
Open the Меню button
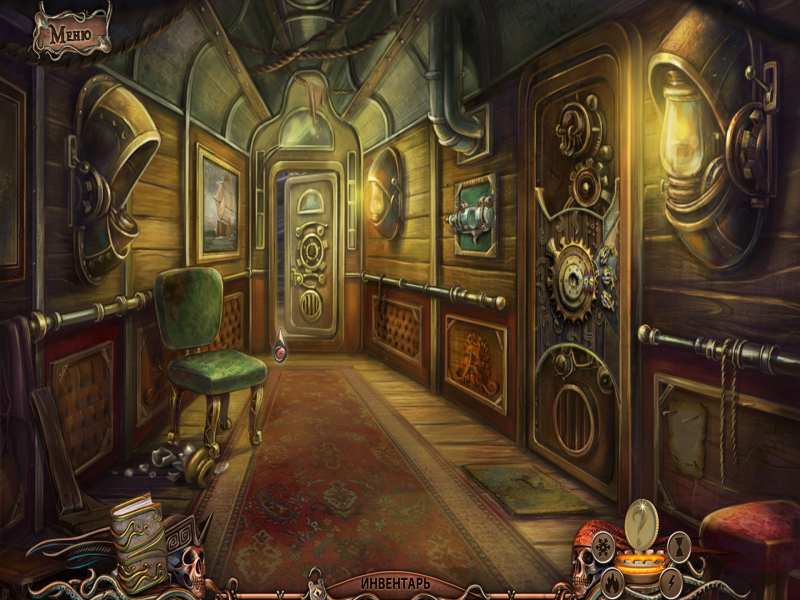pyautogui.click(x=70, y=32)
